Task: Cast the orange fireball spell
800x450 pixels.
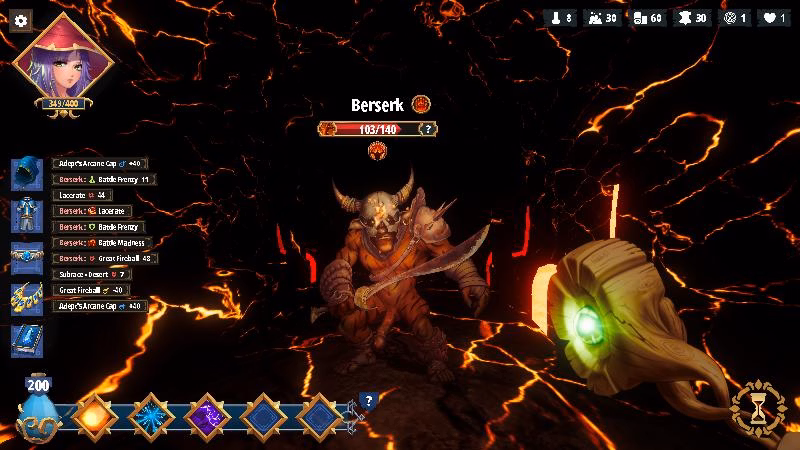Action: (x=90, y=414)
